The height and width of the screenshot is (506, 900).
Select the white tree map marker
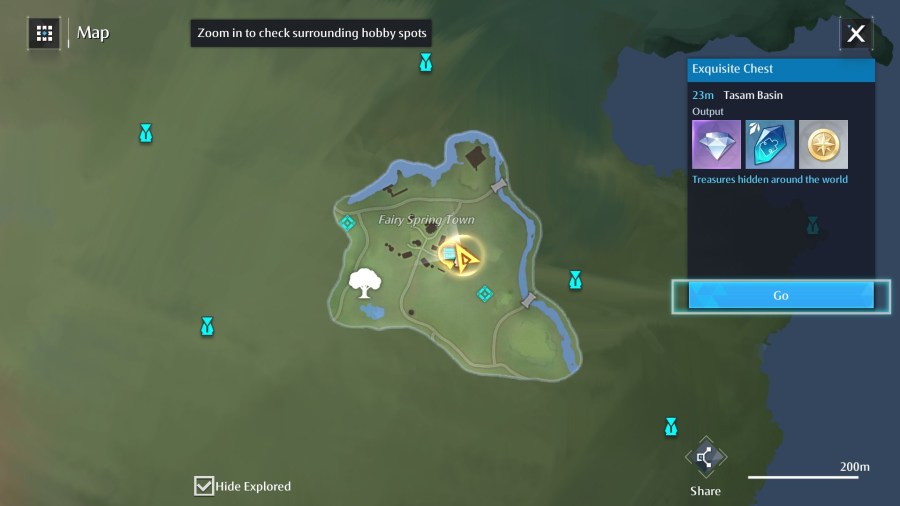(x=365, y=284)
